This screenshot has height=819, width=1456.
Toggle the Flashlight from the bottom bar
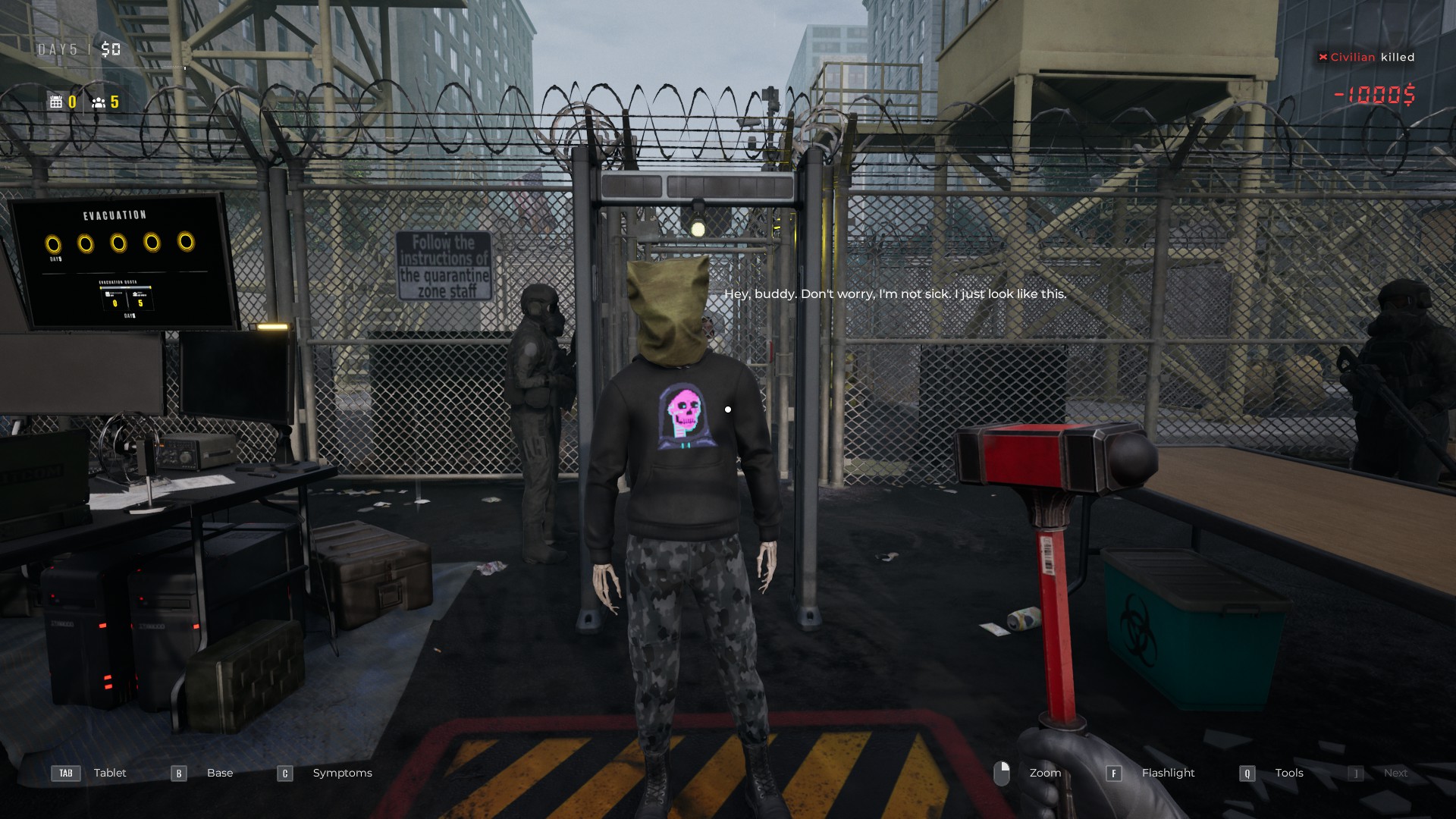click(1168, 773)
